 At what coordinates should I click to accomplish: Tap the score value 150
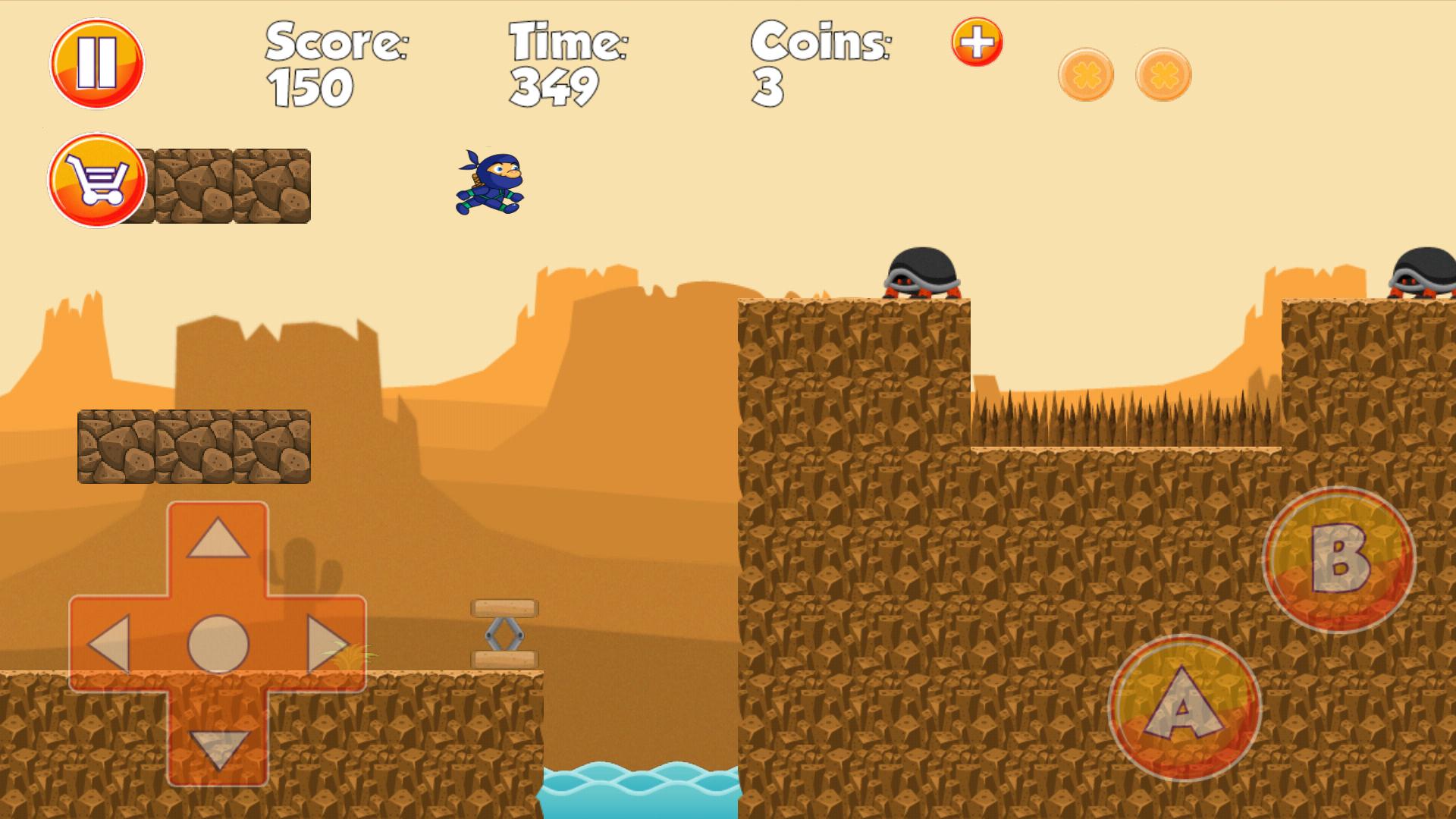[x=311, y=85]
